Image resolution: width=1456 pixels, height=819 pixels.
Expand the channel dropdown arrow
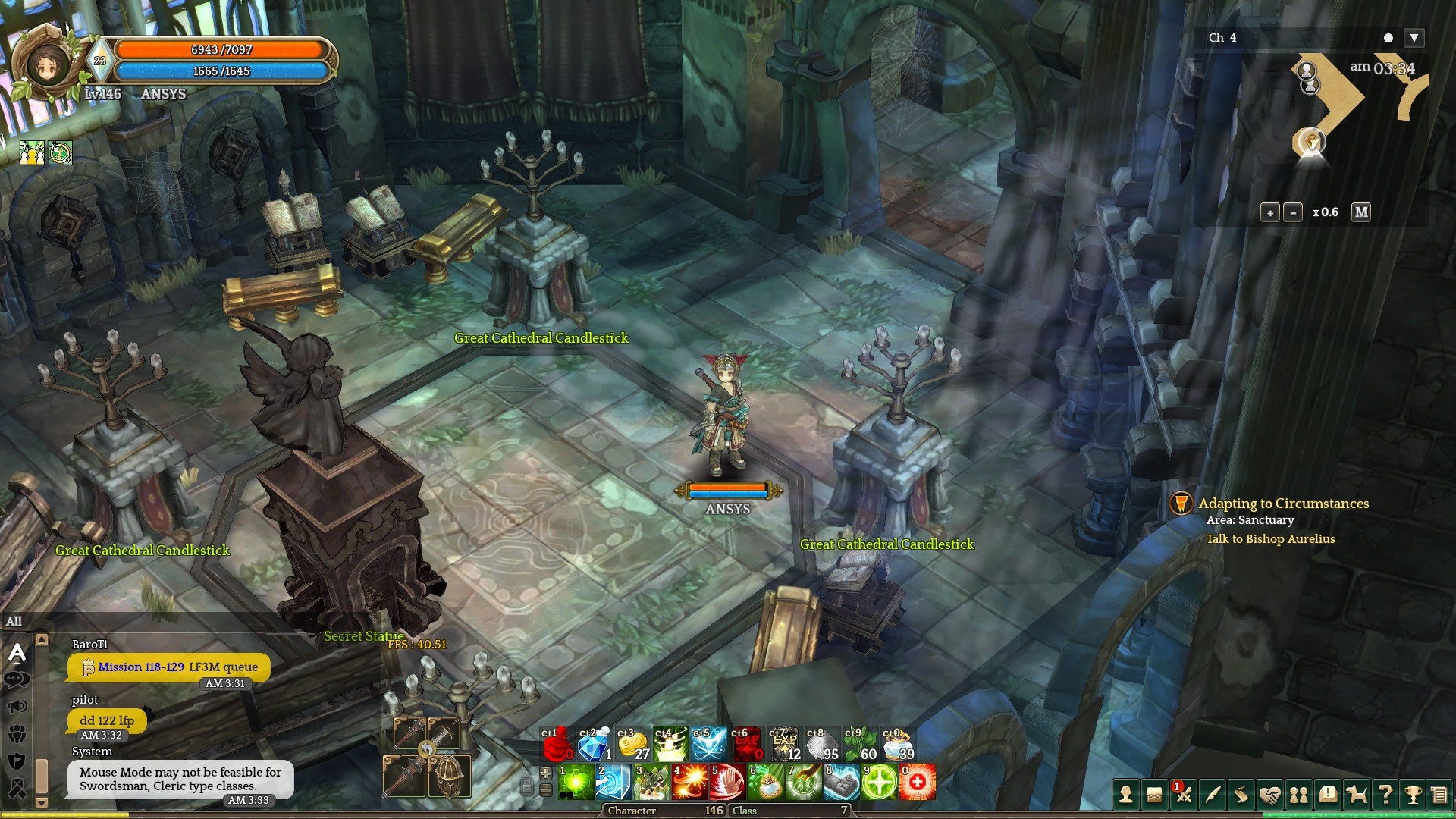tap(1414, 38)
